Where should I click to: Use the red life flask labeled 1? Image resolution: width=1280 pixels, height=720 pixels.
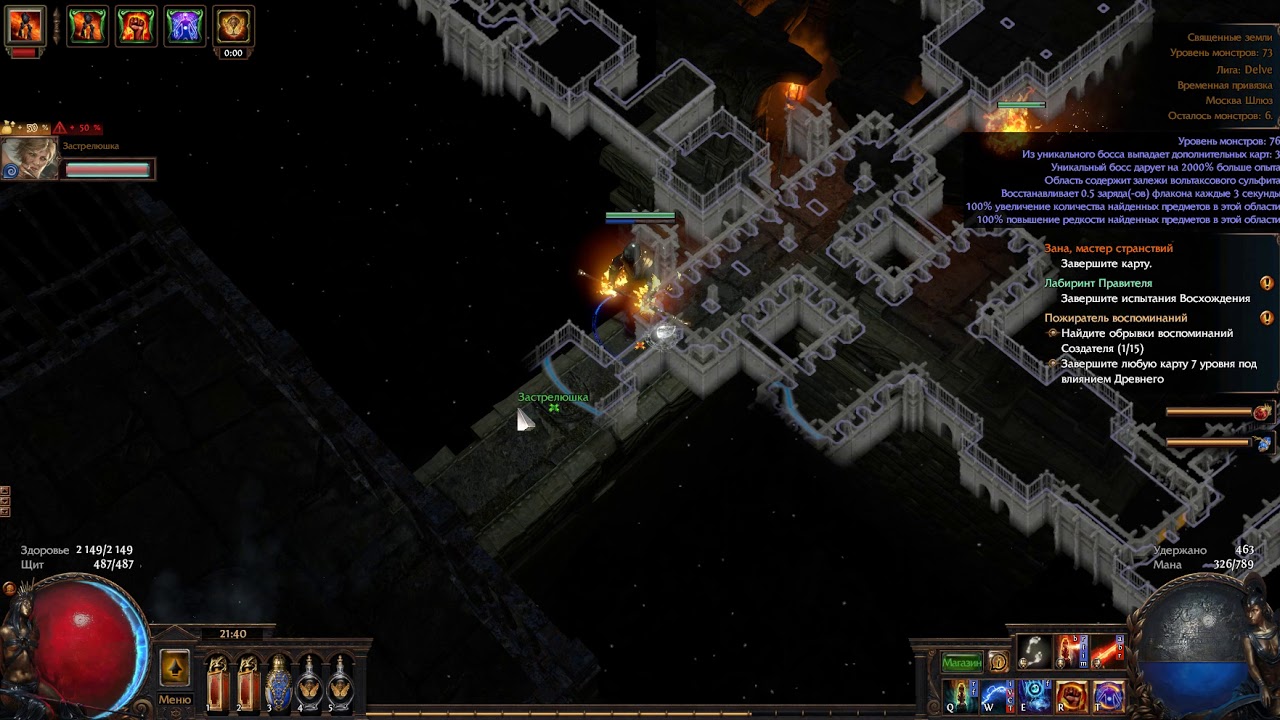coord(216,683)
